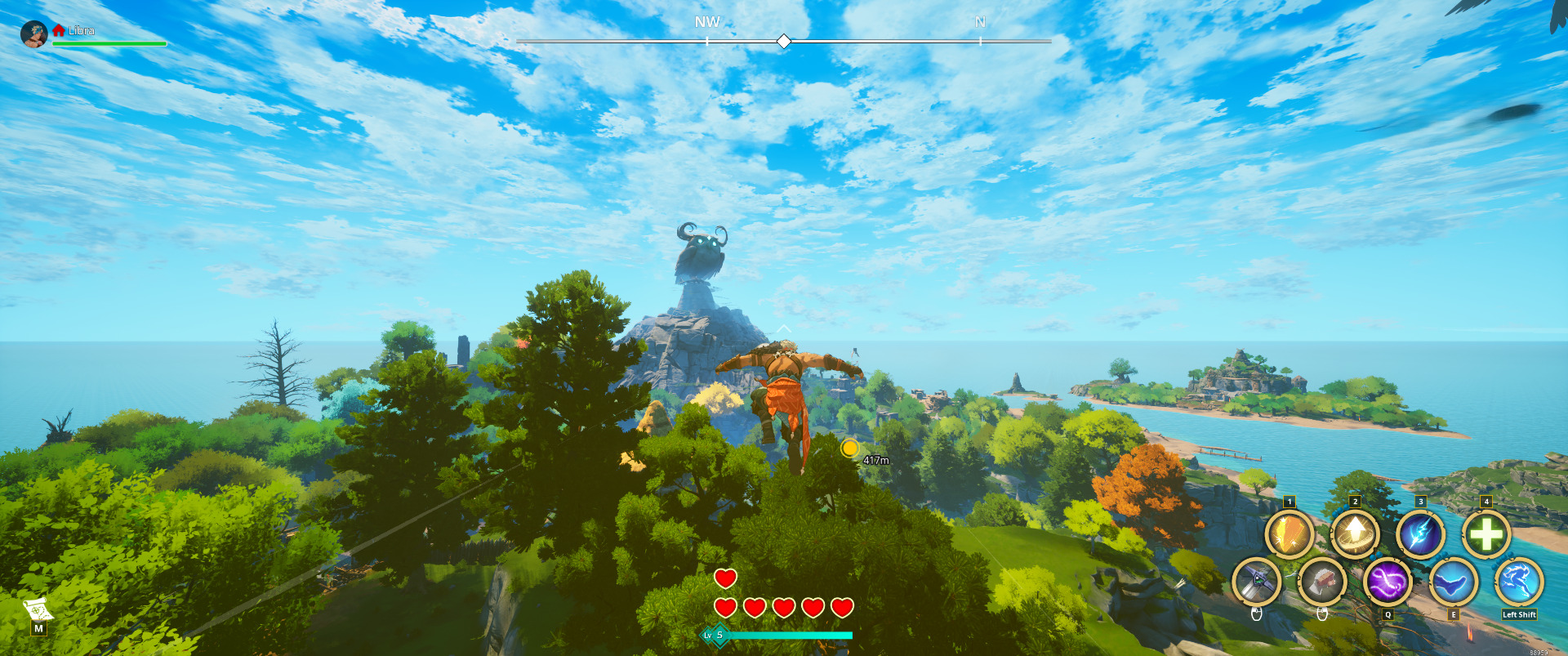Screen dimensions: 1568x656
Task: Select the yellow waypoint marker showing 417m
Action: pos(850,448)
